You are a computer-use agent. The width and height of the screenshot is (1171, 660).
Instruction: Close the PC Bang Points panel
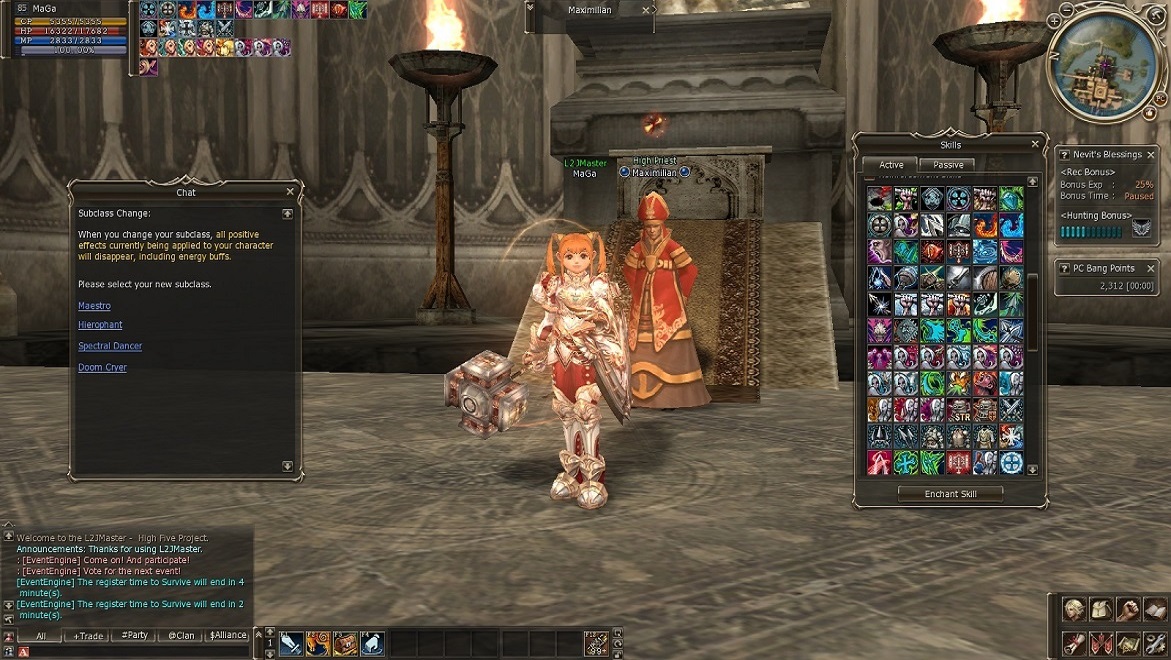pyautogui.click(x=1151, y=269)
